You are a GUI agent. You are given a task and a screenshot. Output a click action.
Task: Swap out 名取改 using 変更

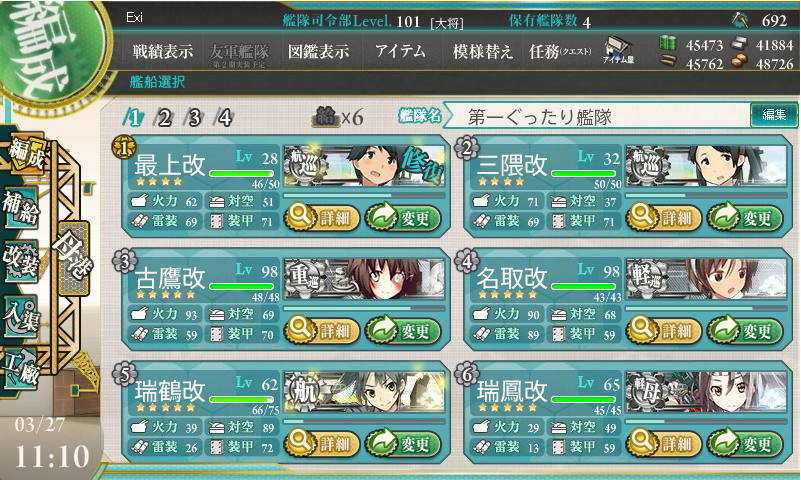[744, 330]
